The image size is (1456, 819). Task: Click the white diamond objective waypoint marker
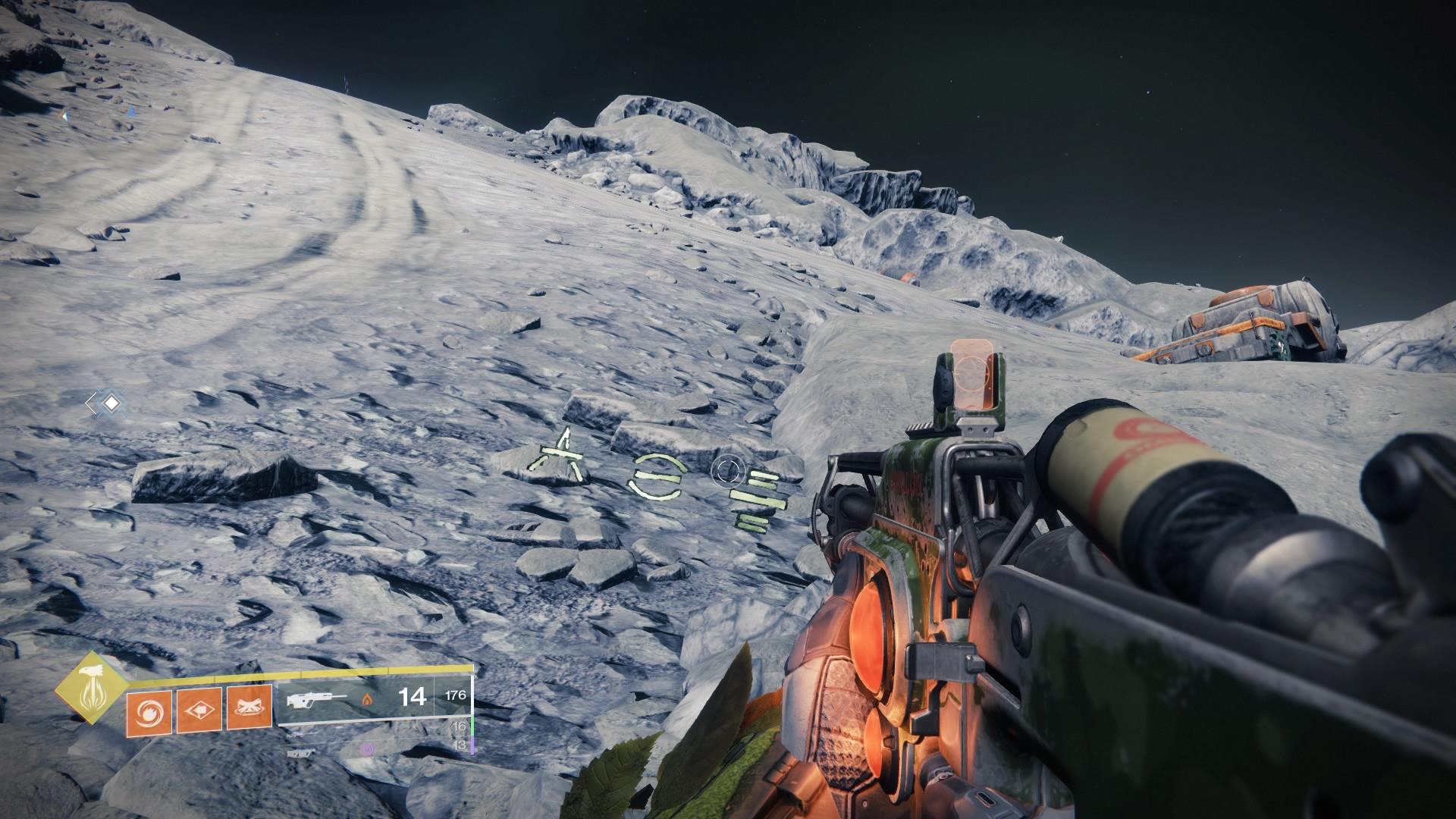(x=111, y=403)
